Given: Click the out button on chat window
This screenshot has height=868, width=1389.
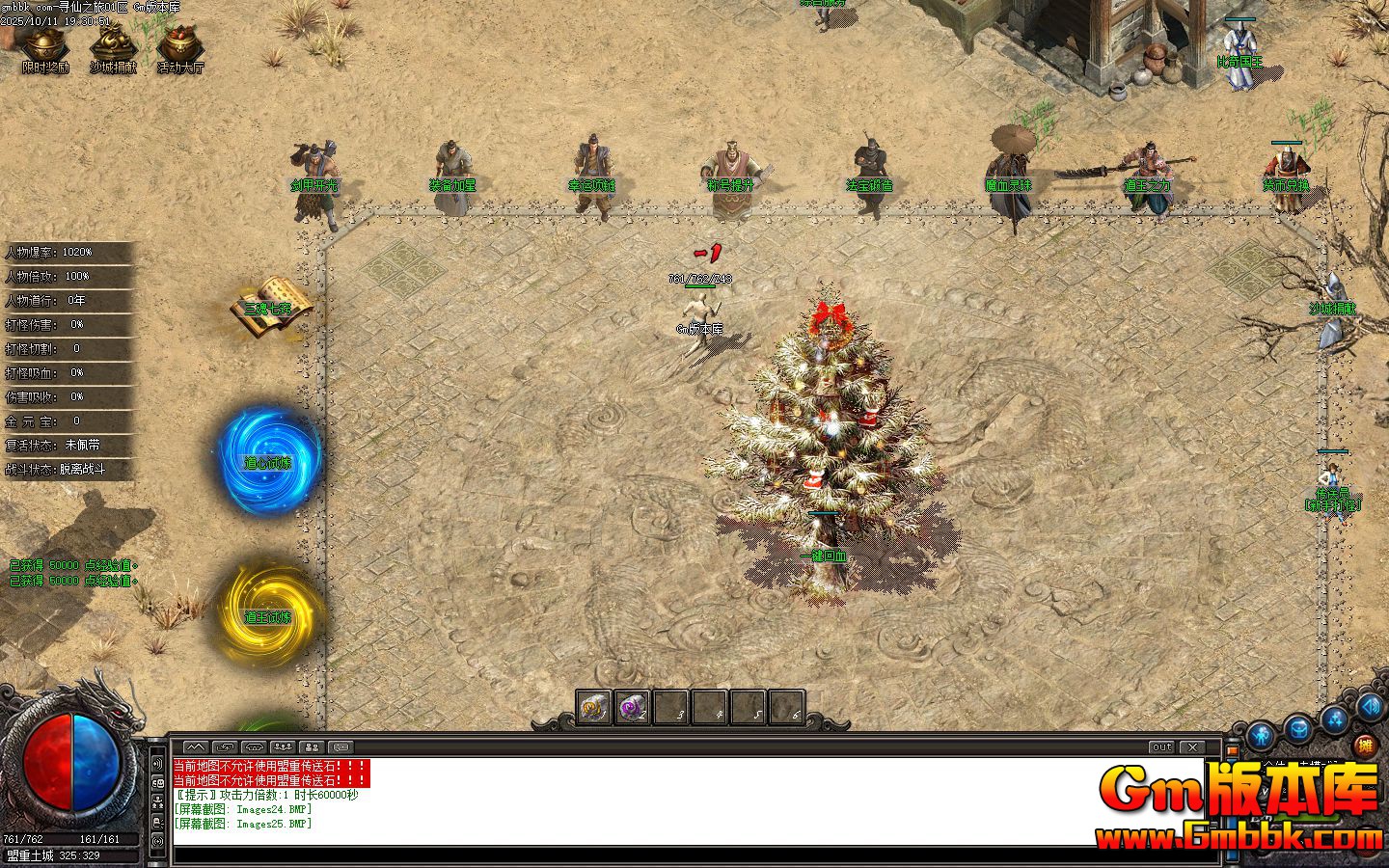Looking at the screenshot, I should [1161, 746].
